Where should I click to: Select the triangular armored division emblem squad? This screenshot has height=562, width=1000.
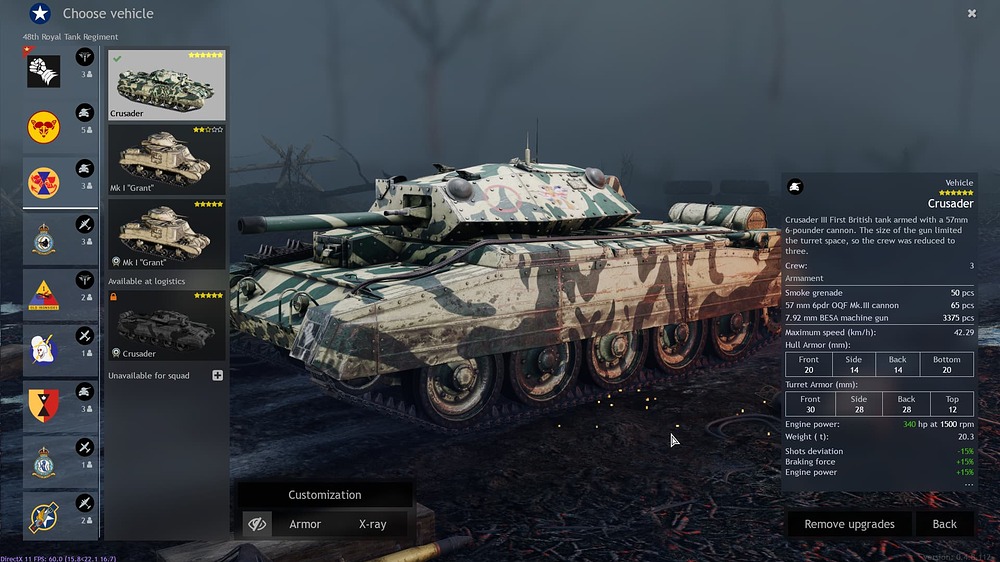point(44,295)
